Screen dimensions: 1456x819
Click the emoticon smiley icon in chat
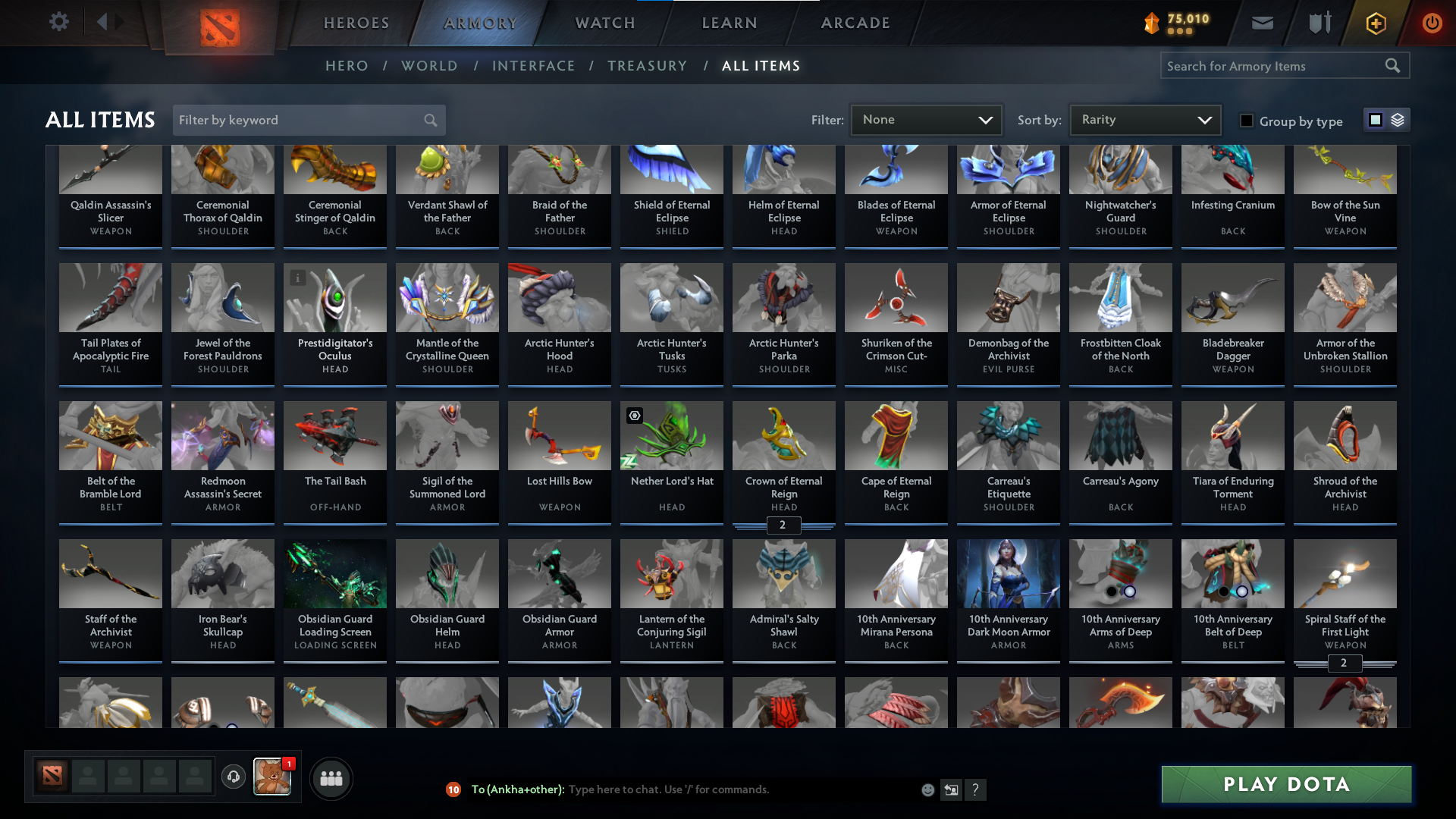pyautogui.click(x=927, y=789)
